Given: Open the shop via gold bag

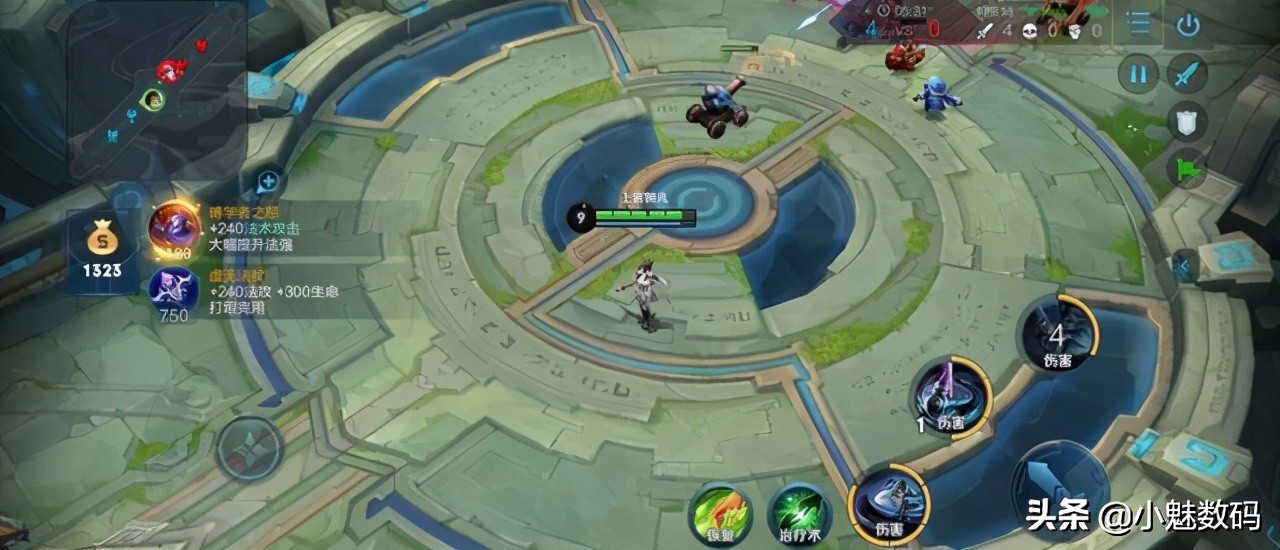Looking at the screenshot, I should (103, 245).
